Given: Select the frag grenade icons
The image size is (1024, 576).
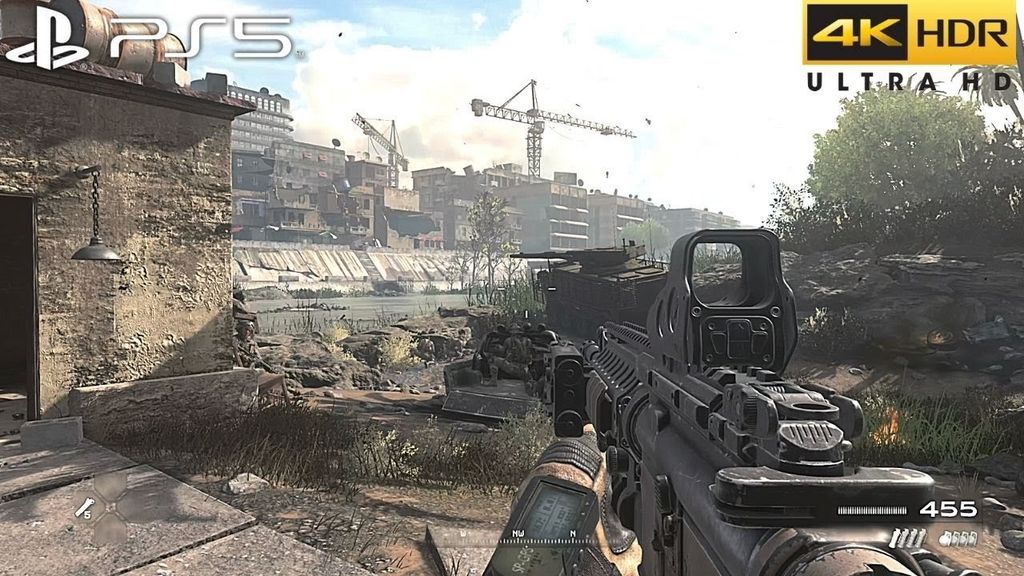Looking at the screenshot, I should [x=957, y=538].
